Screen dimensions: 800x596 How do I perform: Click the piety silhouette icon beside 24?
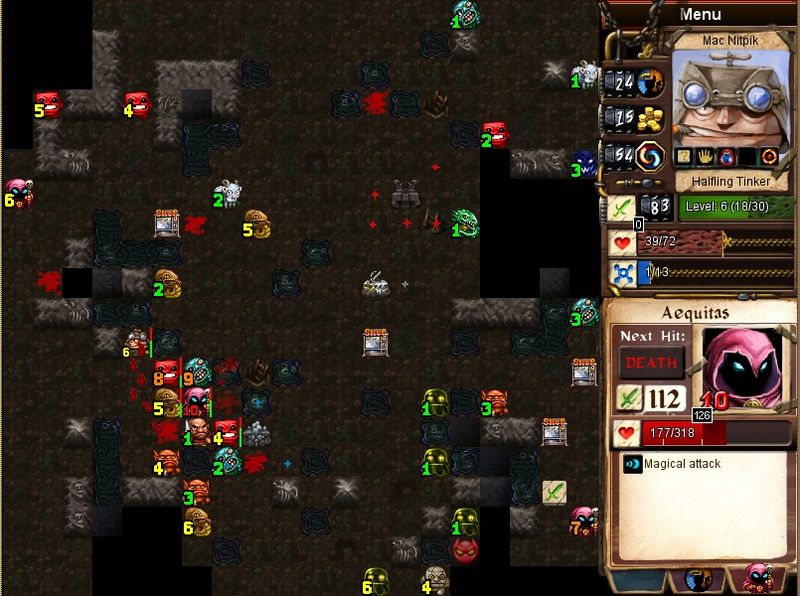coord(651,82)
